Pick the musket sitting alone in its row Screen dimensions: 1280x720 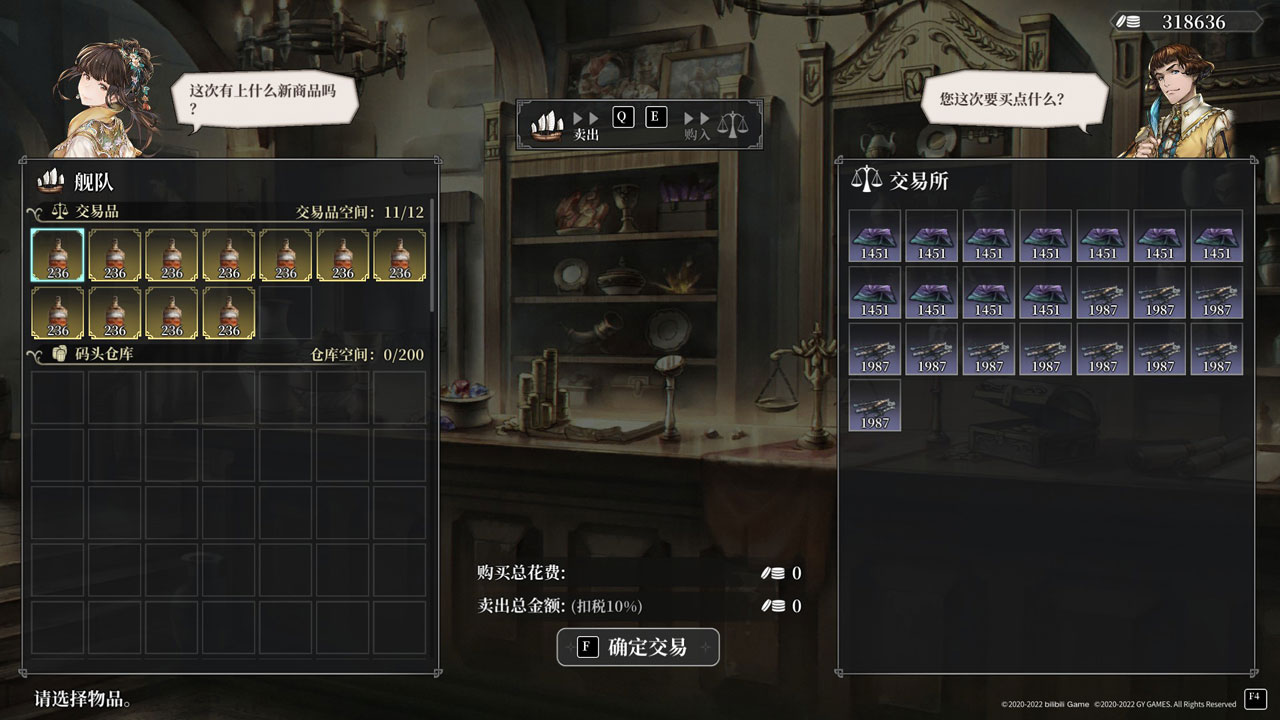875,405
